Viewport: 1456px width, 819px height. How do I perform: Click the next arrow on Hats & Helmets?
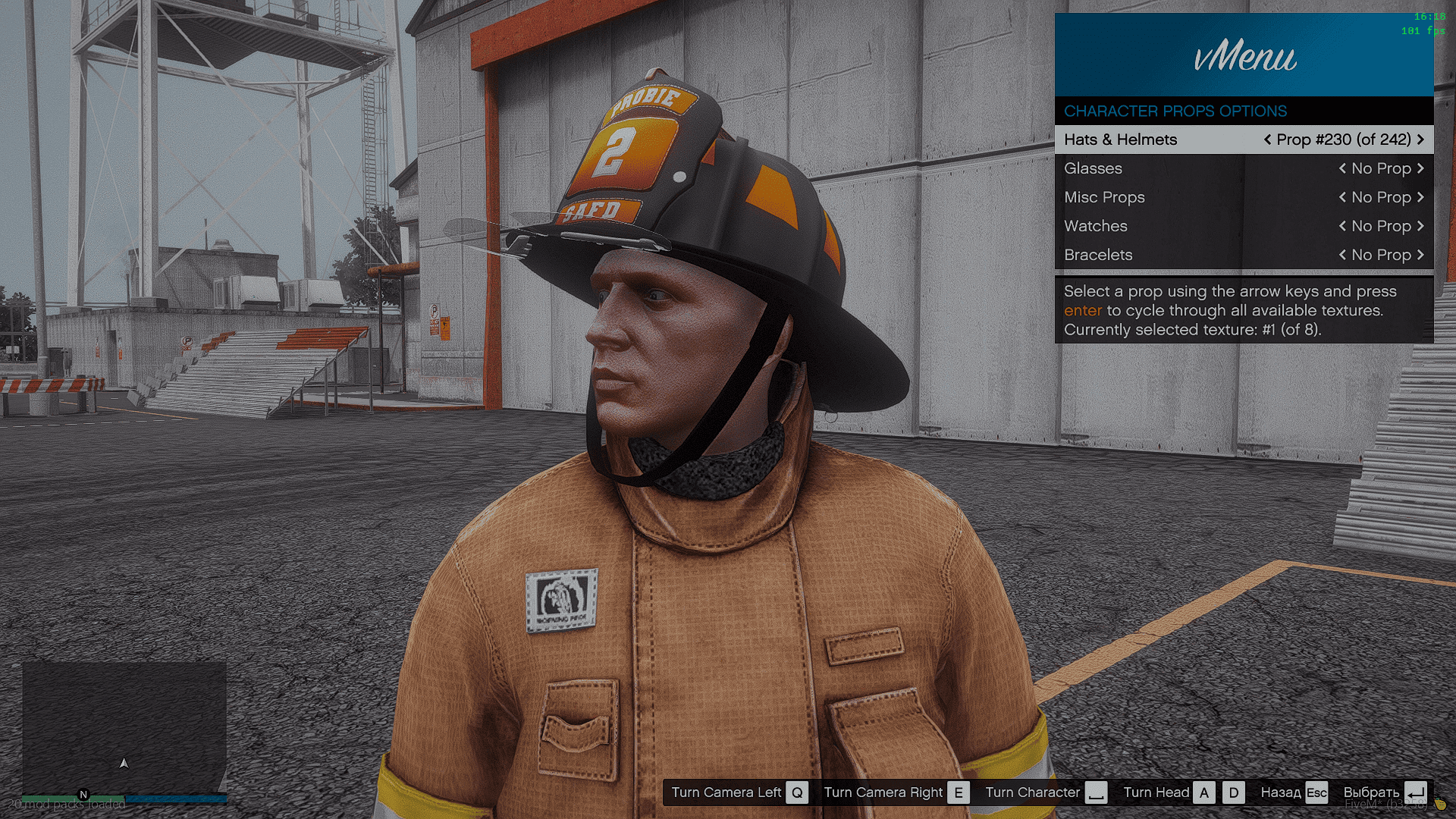(1420, 140)
